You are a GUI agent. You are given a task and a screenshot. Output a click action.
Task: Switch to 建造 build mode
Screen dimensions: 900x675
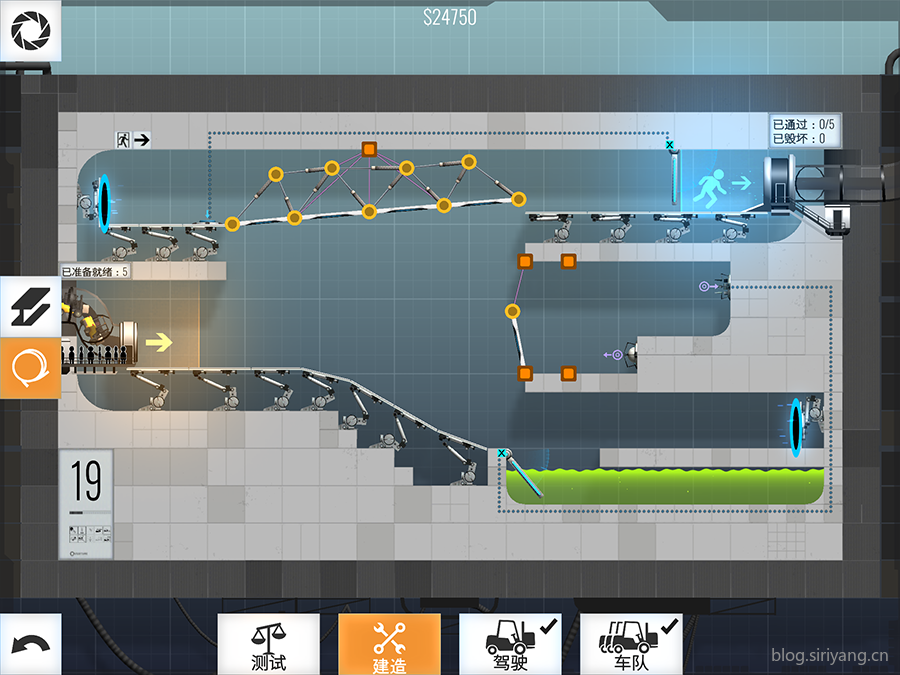pos(389,645)
